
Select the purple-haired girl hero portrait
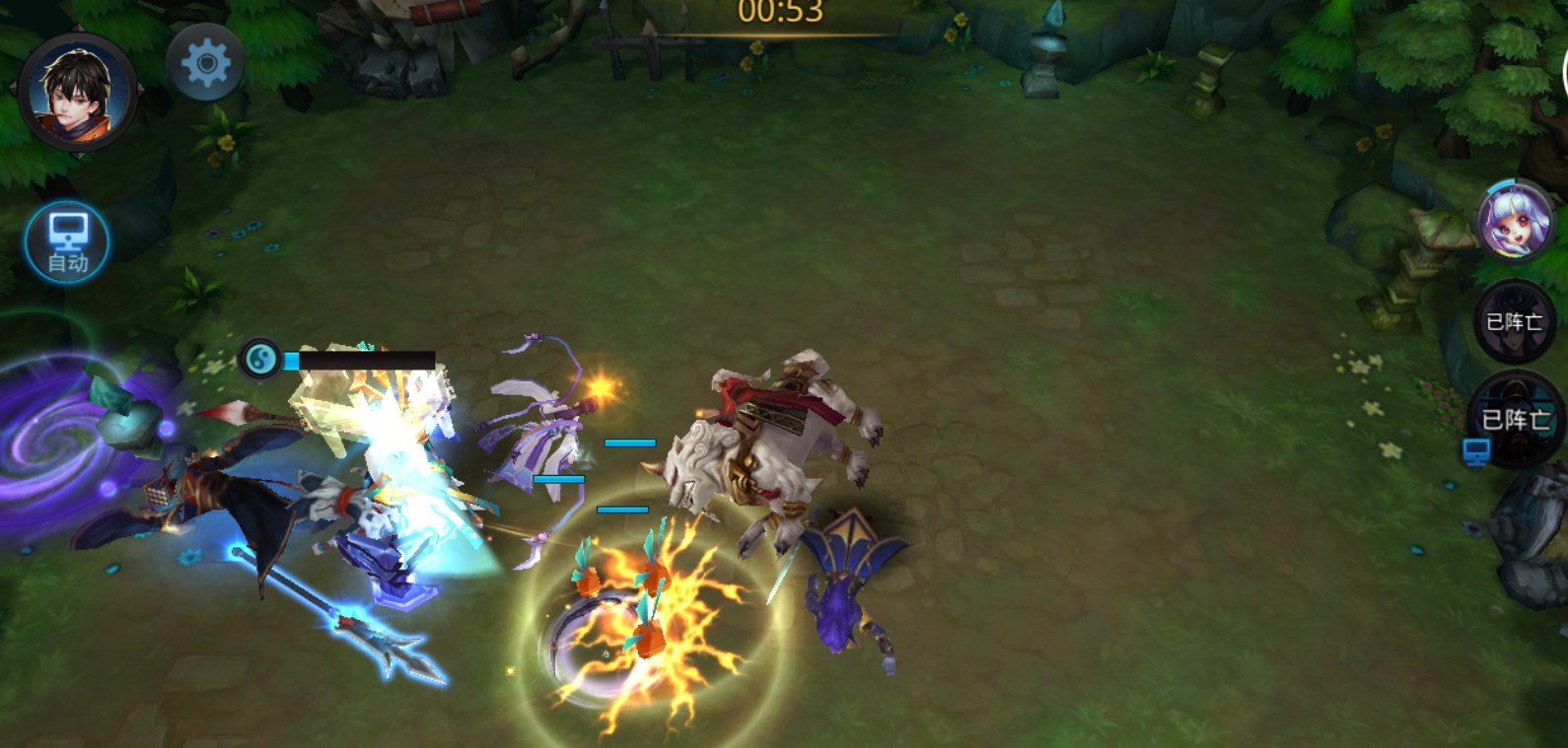(x=1515, y=223)
